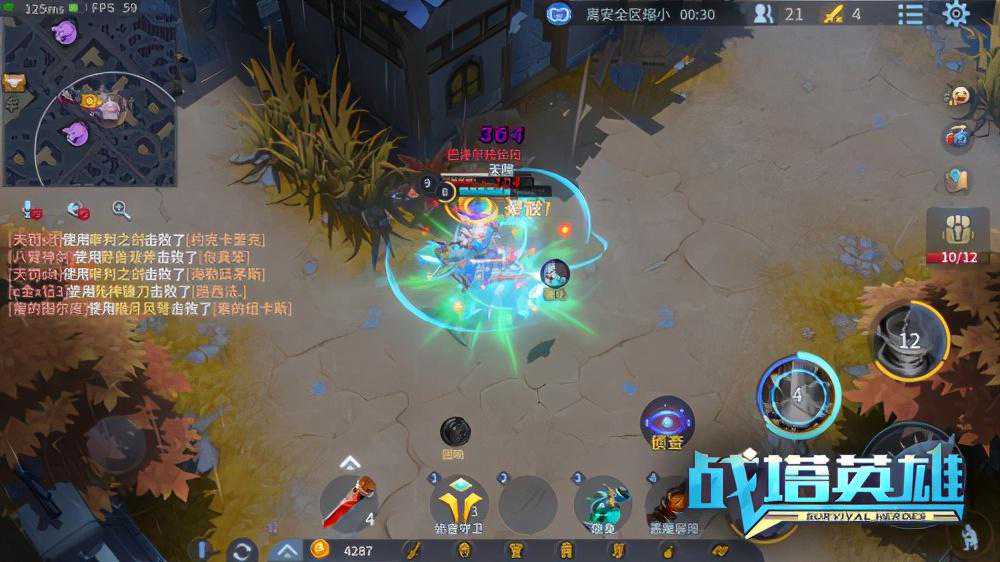Toggle the muted microphone icon

tap(32, 210)
